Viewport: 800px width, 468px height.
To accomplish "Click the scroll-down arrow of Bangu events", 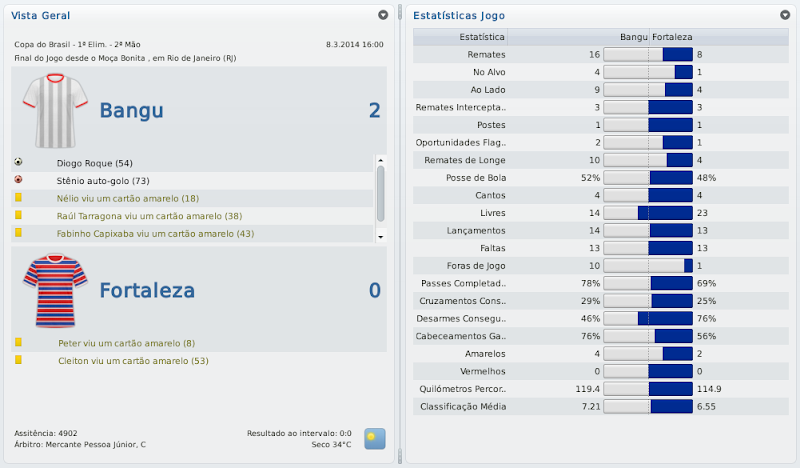I will (380, 235).
